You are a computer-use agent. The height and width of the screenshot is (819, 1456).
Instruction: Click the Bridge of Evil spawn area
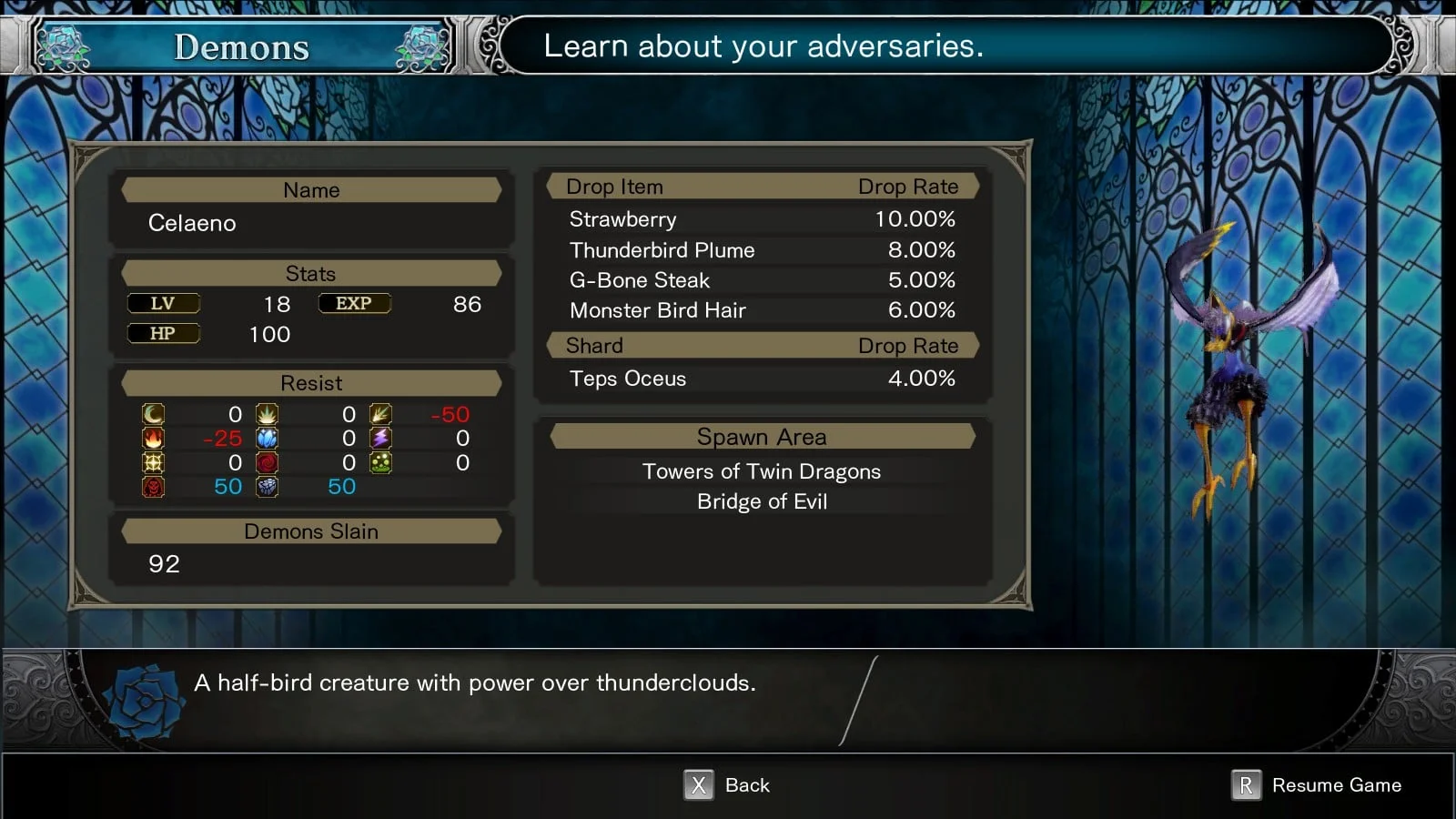click(x=762, y=501)
